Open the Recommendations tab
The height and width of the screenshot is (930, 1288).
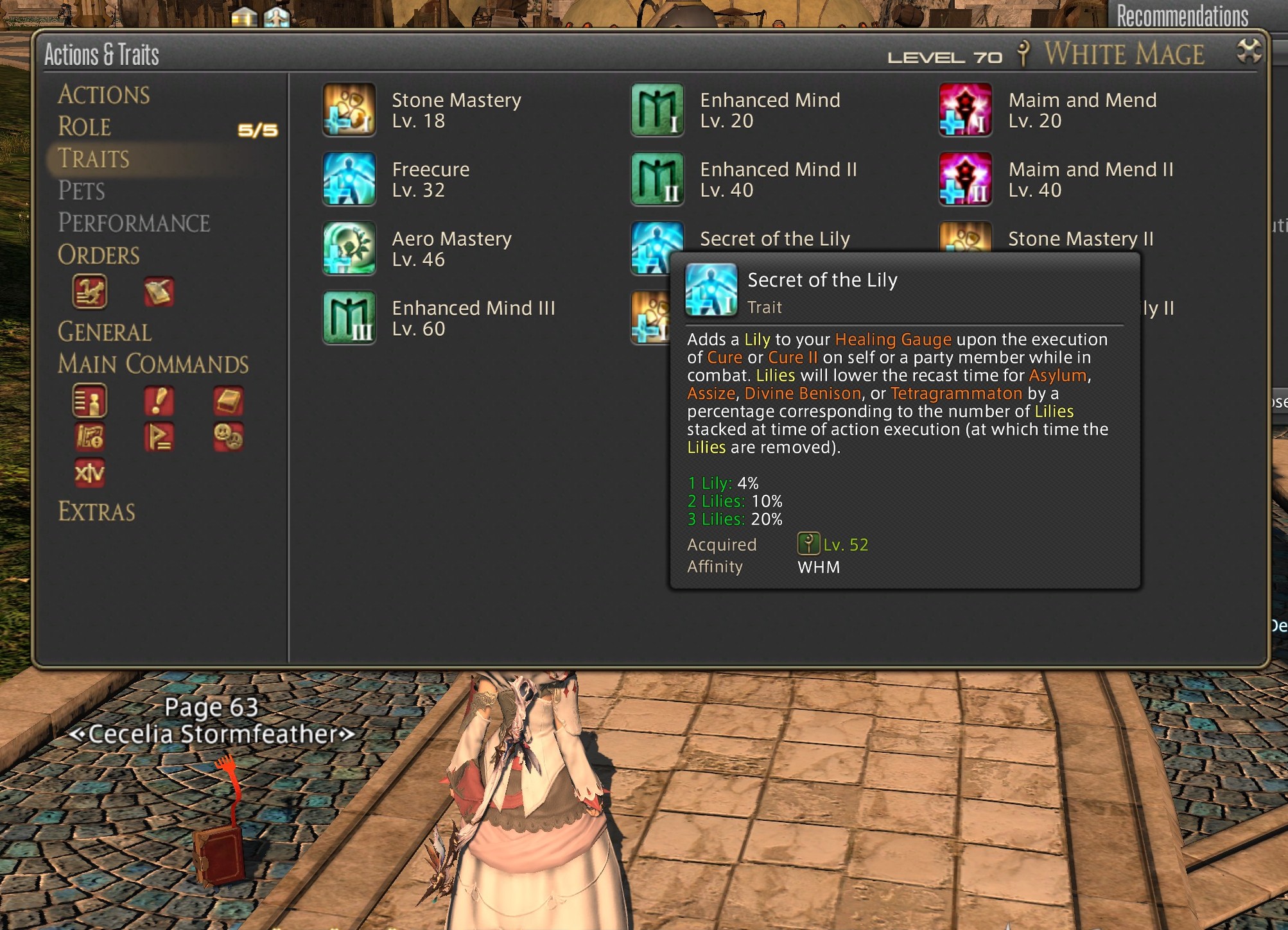[x=1182, y=15]
